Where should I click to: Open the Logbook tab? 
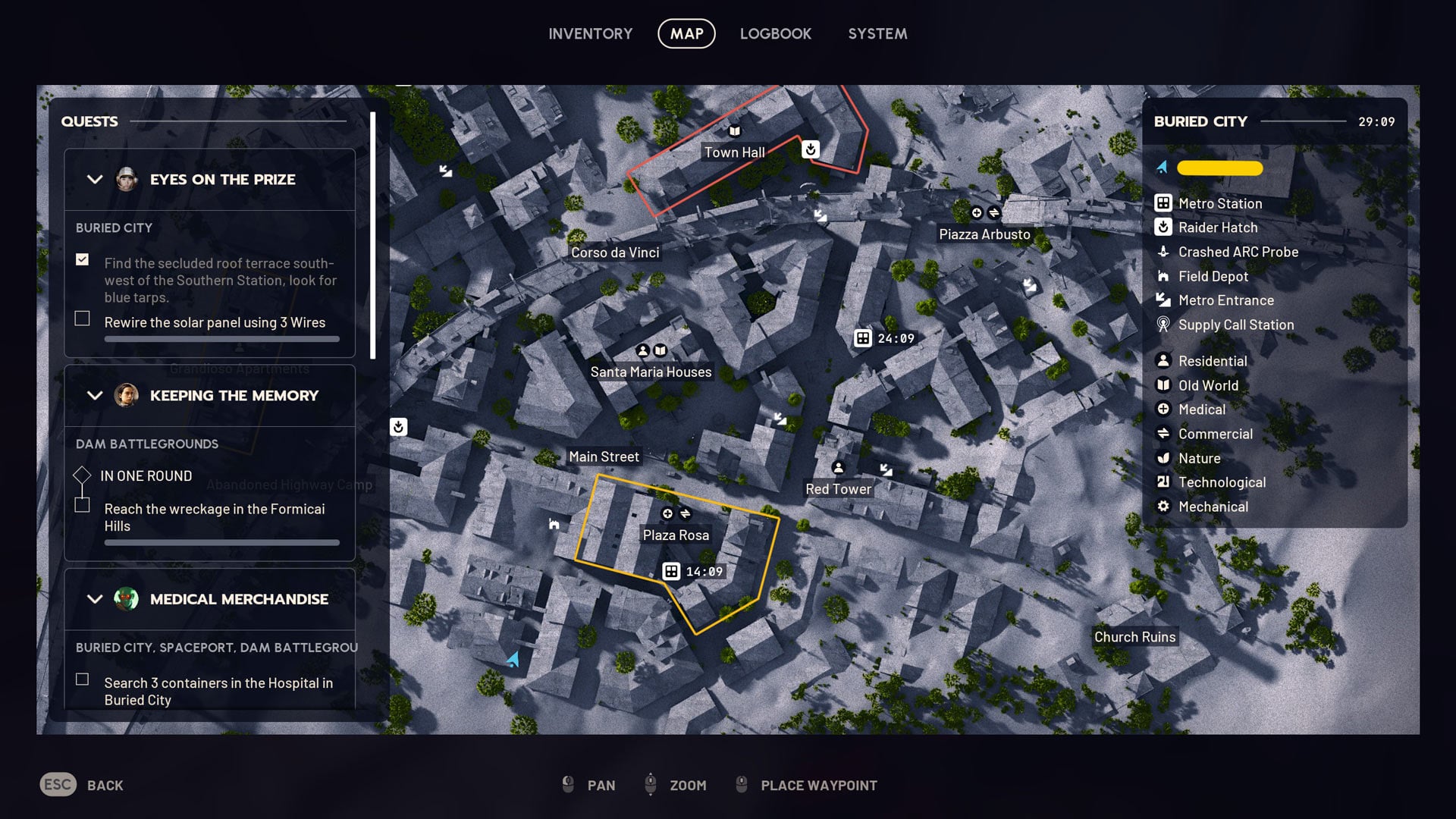pos(775,33)
